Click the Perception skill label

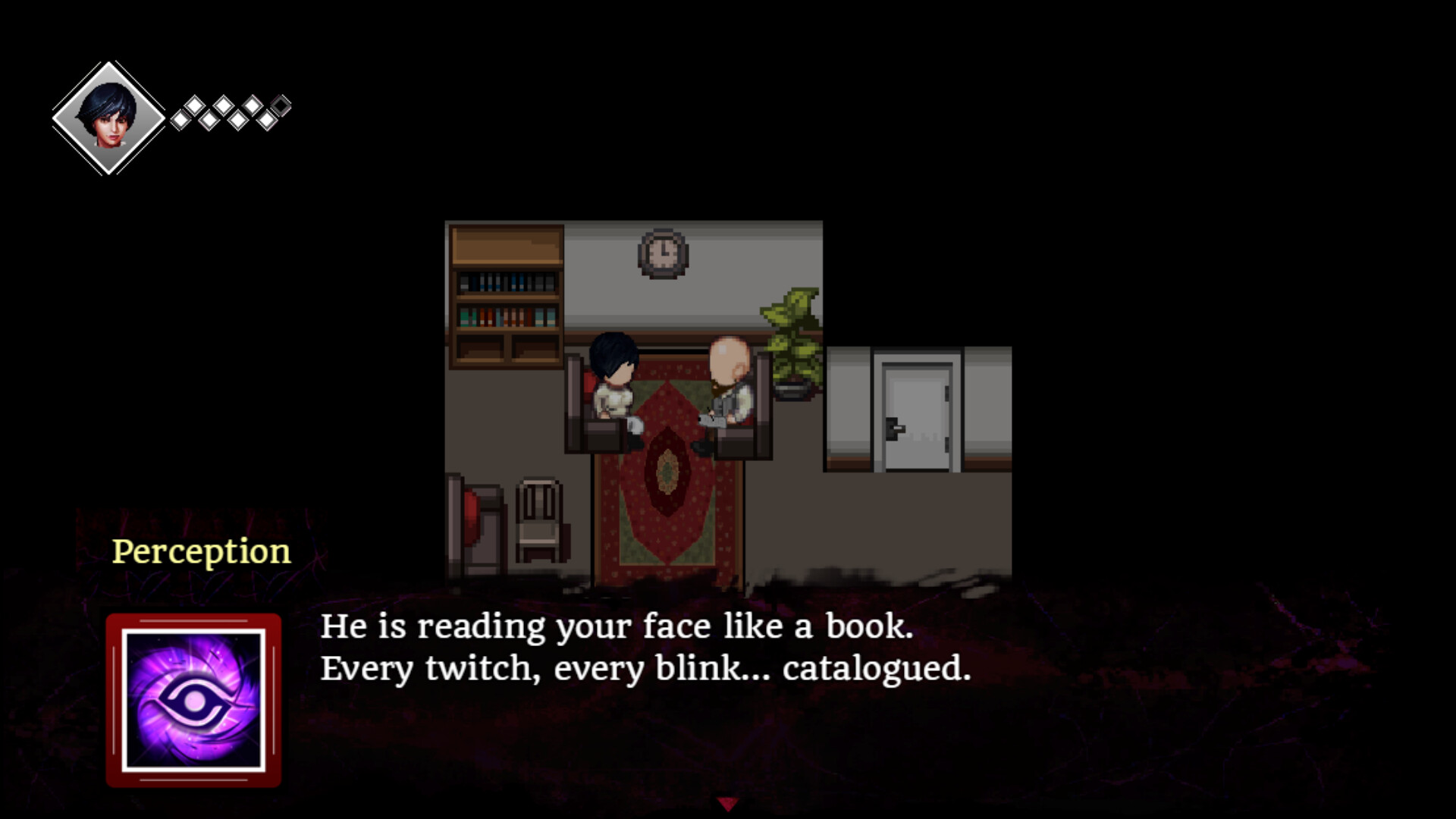[x=200, y=551]
